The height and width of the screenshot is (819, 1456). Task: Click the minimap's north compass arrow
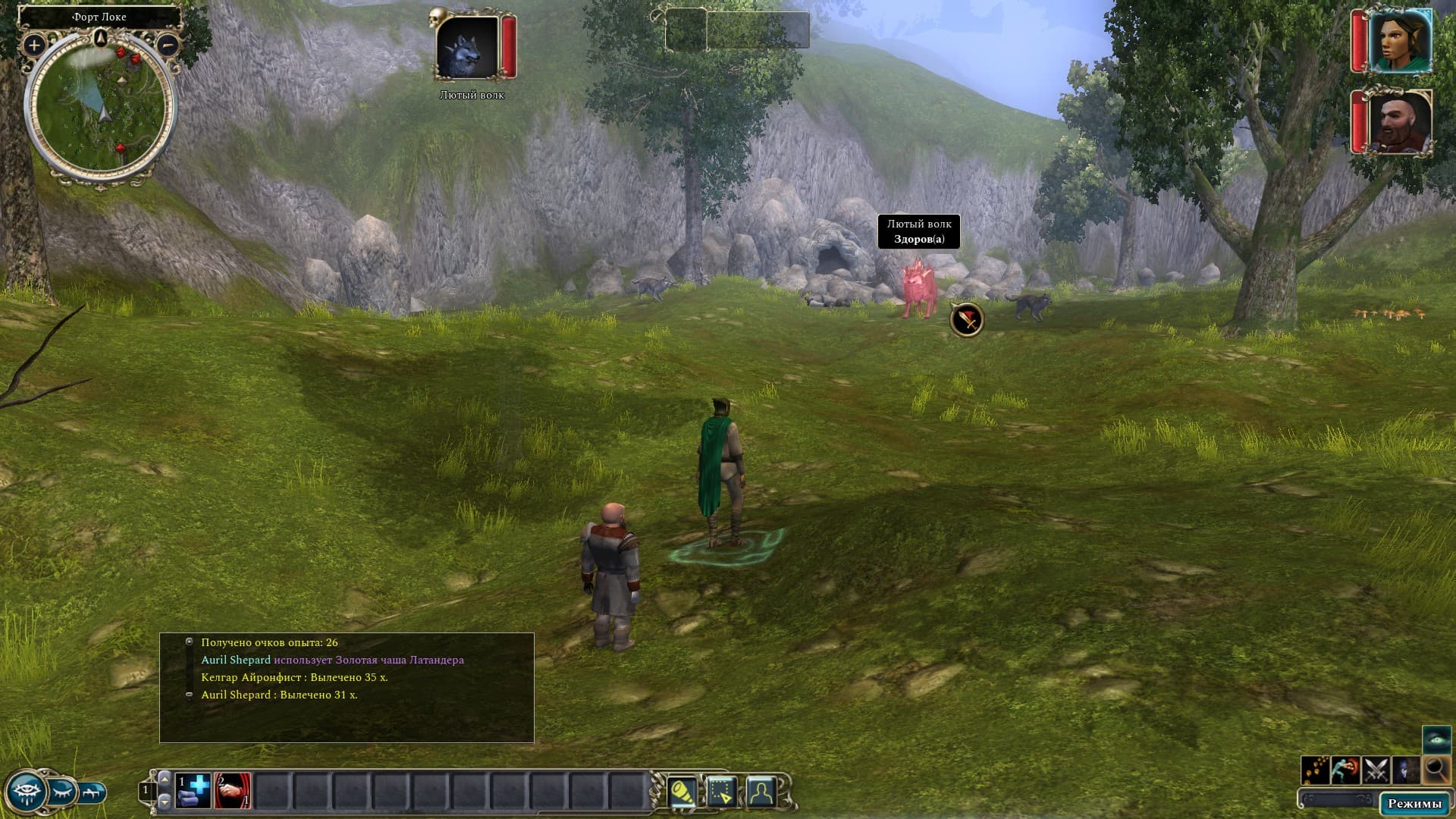(100, 38)
